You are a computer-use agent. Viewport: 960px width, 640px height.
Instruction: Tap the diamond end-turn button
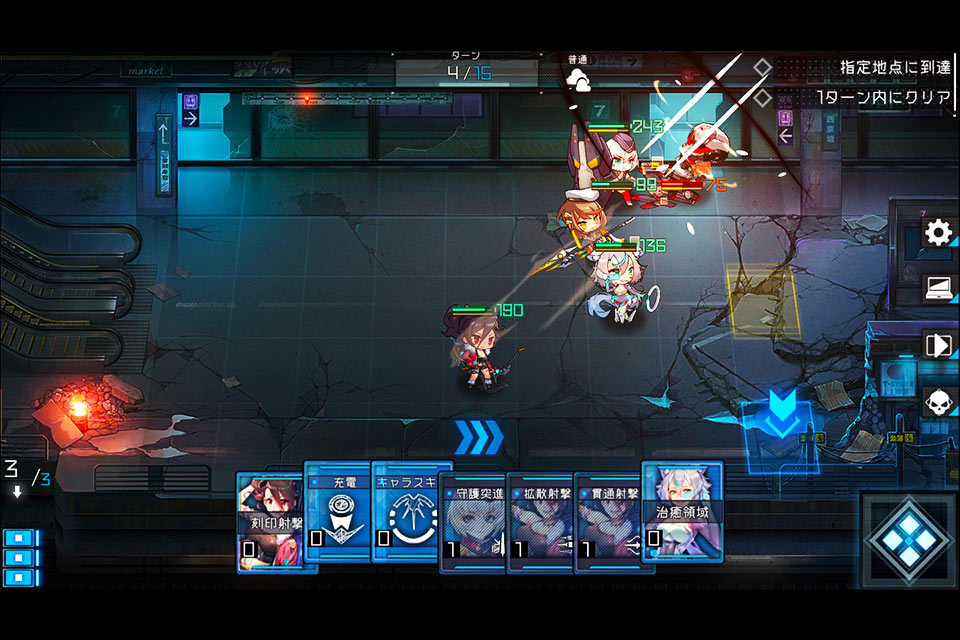(x=905, y=540)
